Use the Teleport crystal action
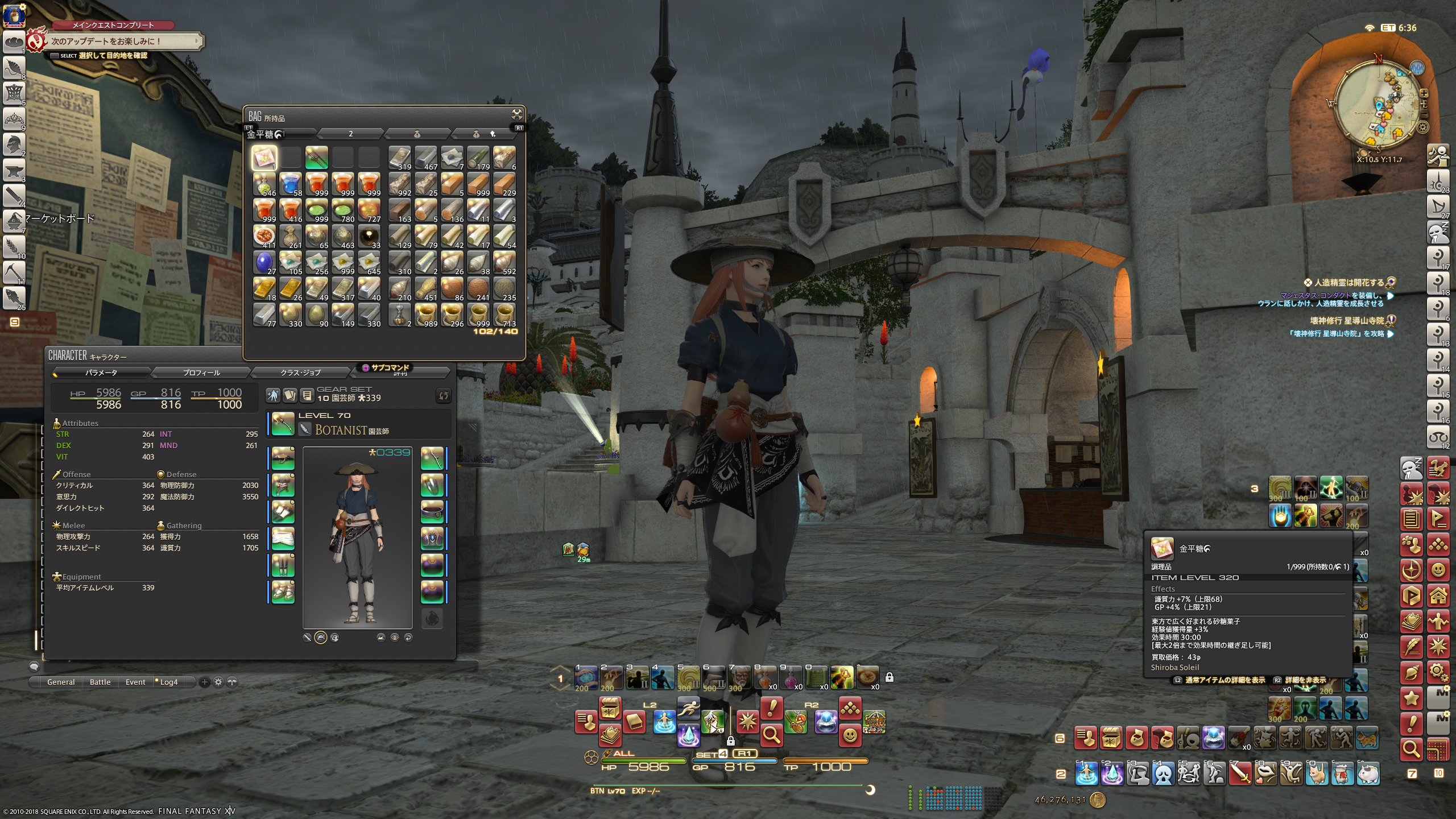The height and width of the screenshot is (819, 1456). 688,735
